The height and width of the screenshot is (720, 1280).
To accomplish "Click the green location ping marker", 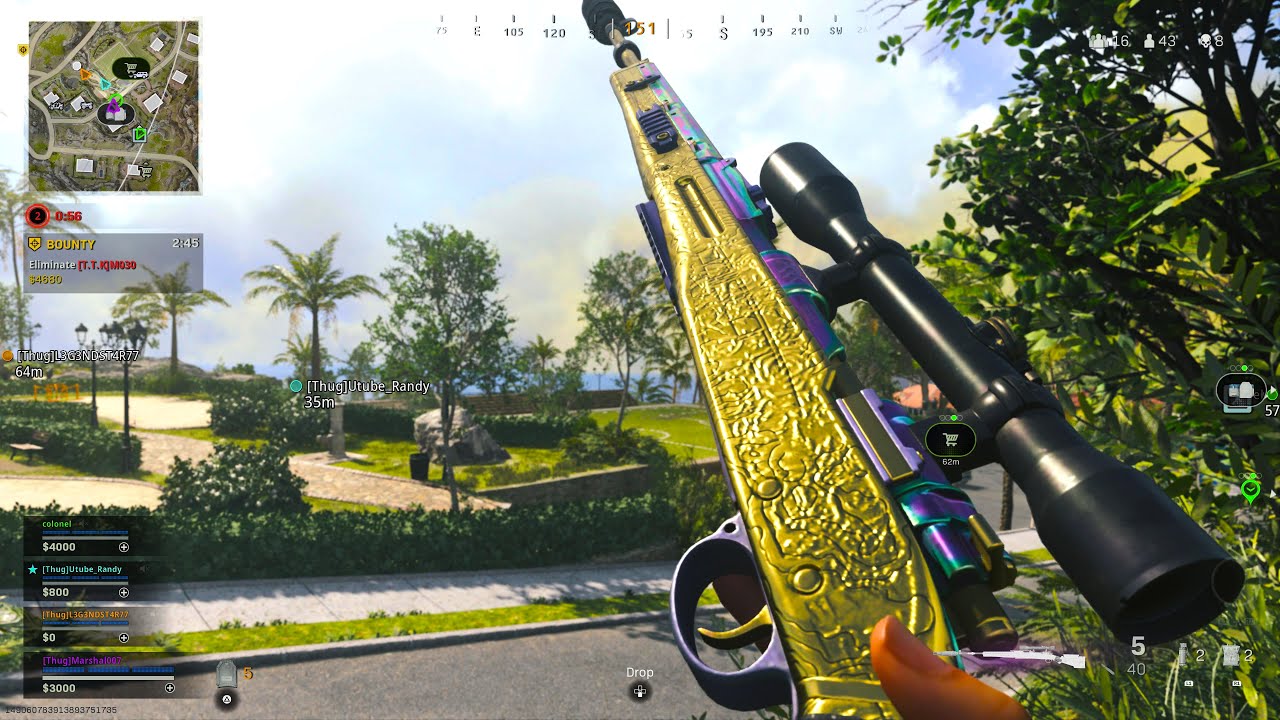I will click(x=1249, y=490).
